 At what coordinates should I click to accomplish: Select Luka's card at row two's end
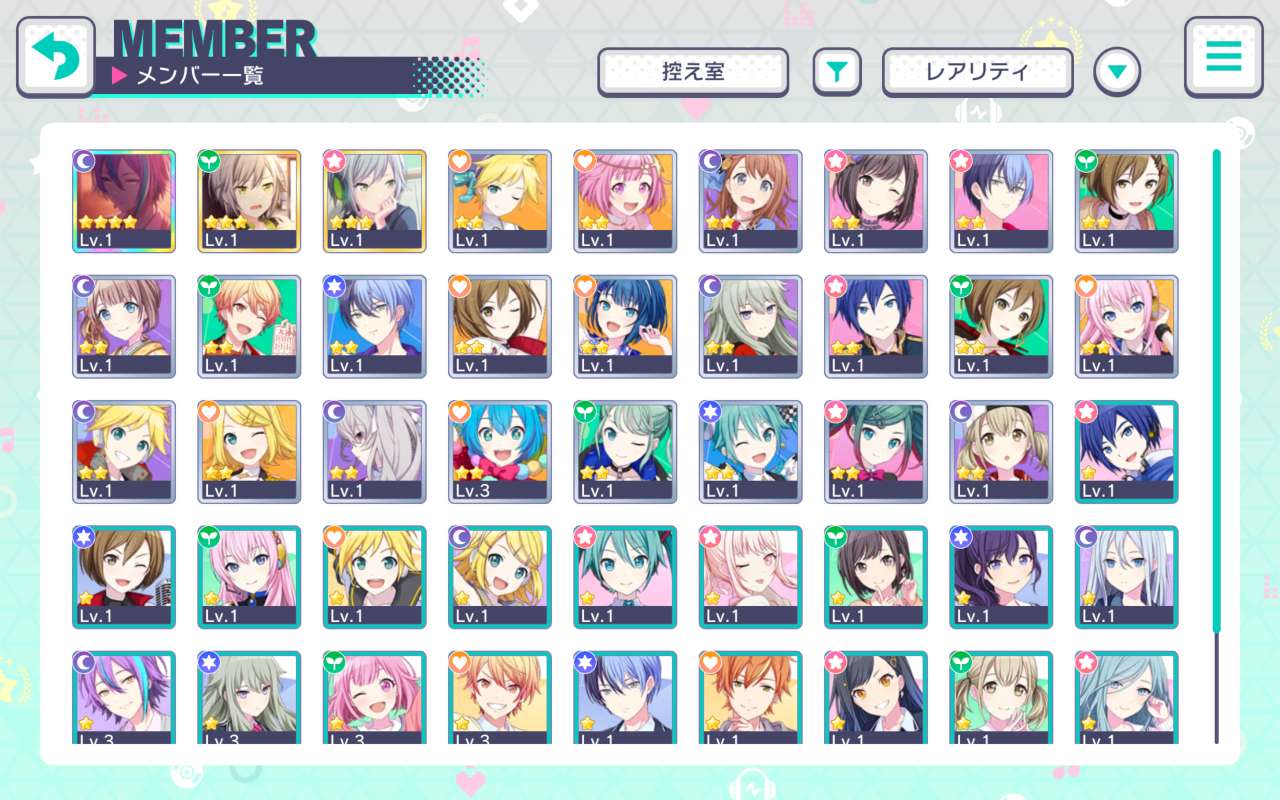coord(1126,326)
